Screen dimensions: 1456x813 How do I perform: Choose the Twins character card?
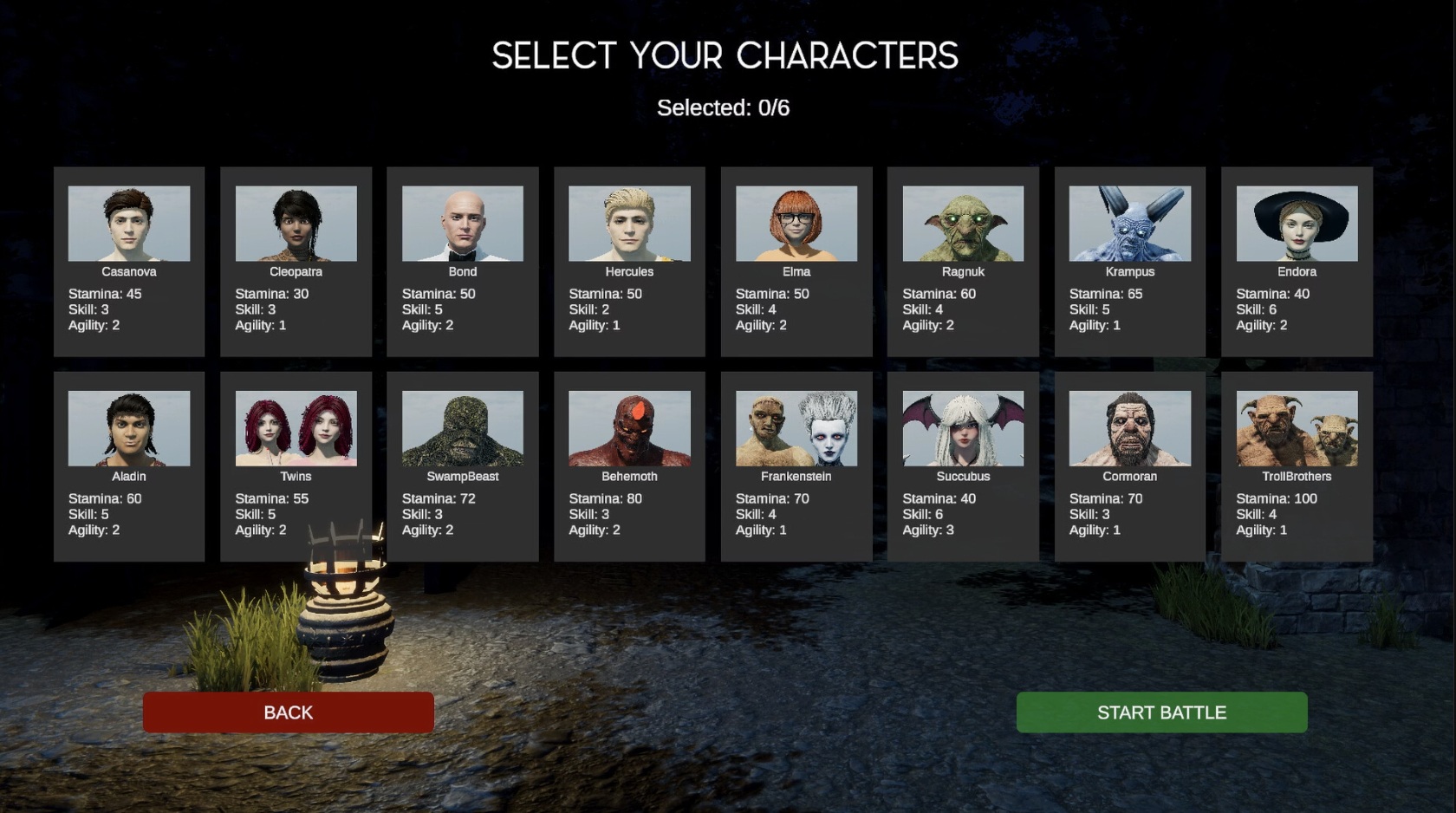(x=296, y=466)
